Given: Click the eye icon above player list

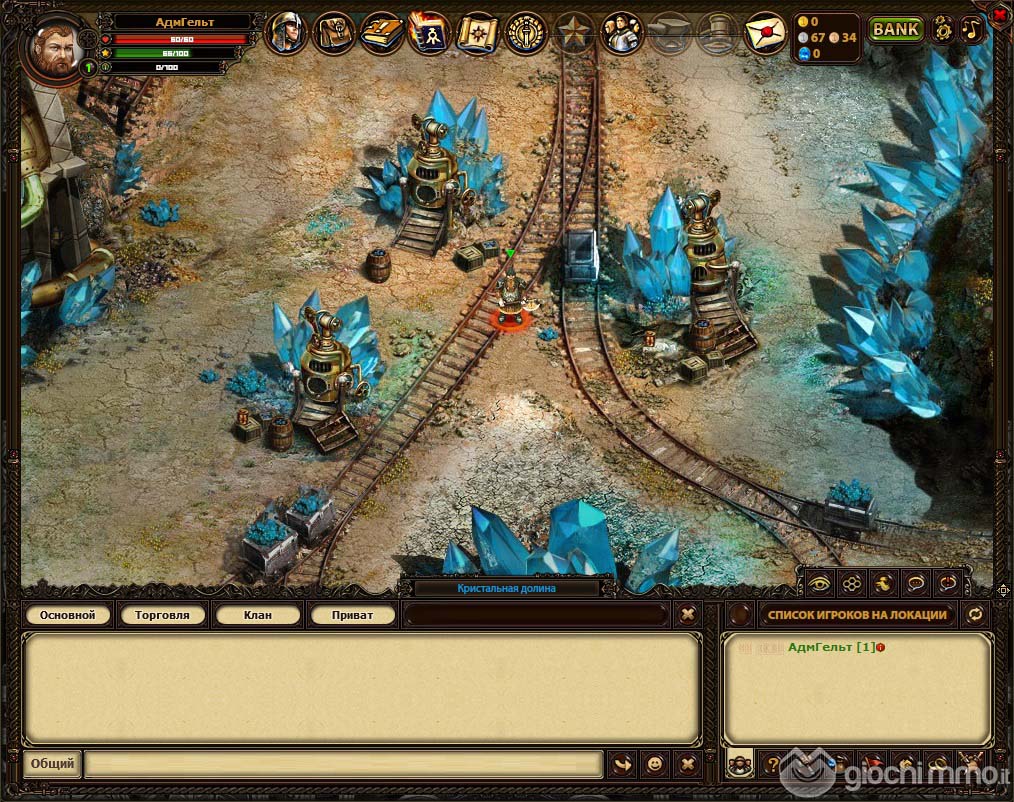Looking at the screenshot, I should [x=820, y=582].
